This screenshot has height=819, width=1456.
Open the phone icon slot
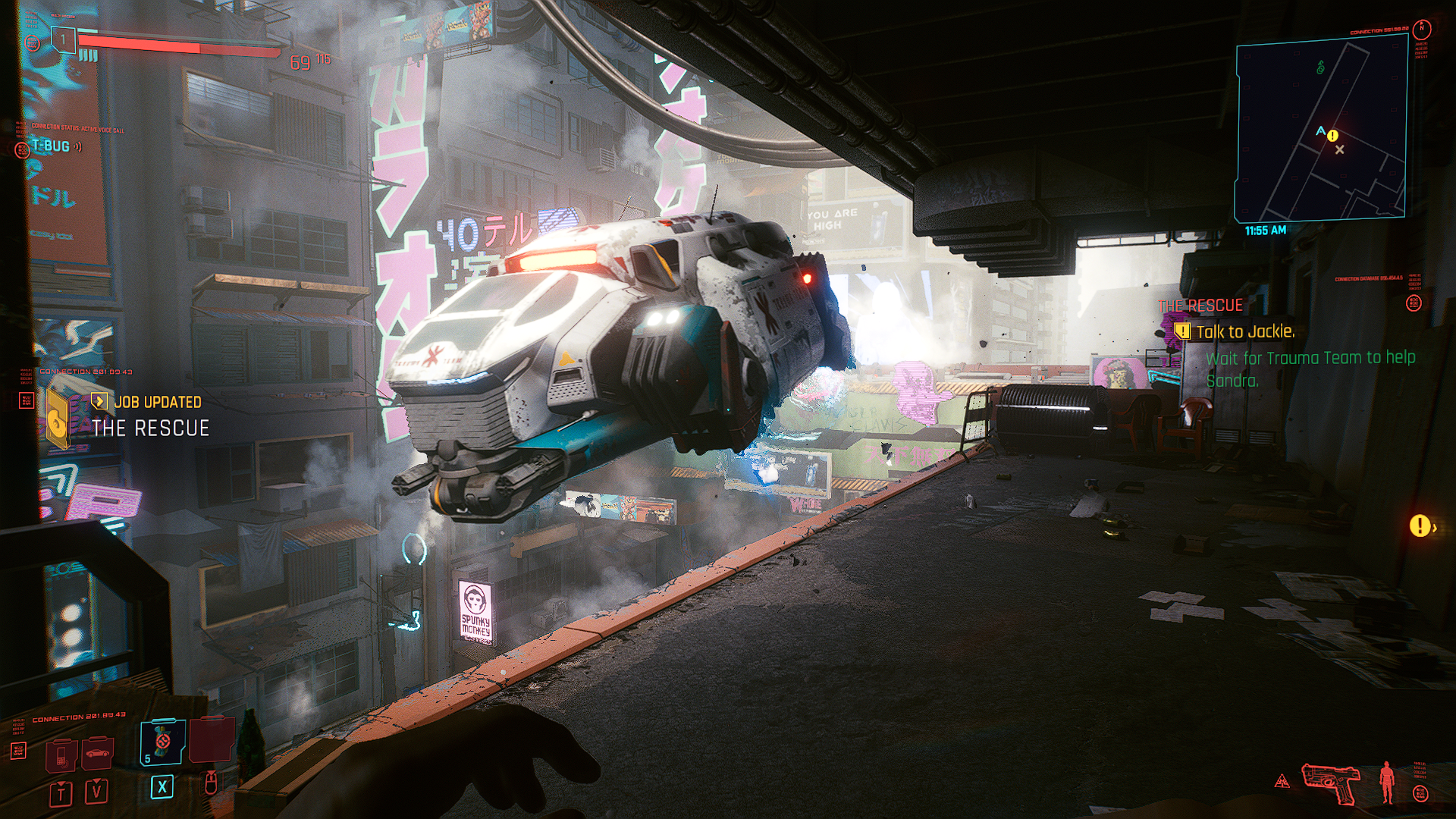(x=61, y=755)
